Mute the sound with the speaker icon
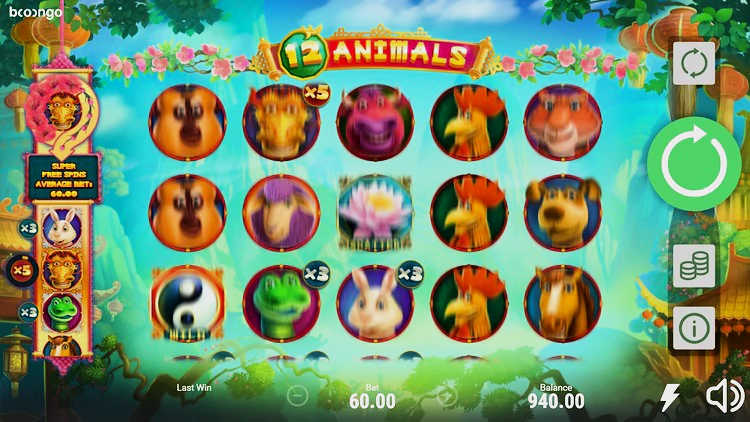Screen dimensions: 750x422 [x=724, y=398]
